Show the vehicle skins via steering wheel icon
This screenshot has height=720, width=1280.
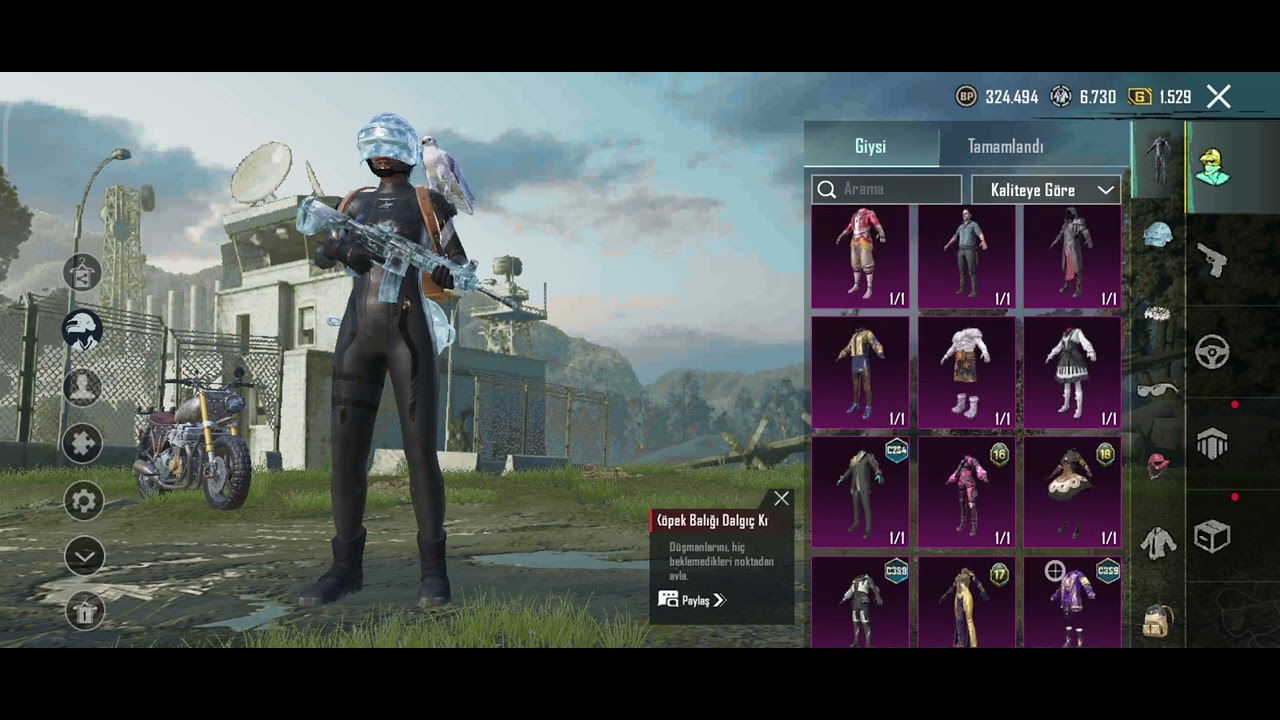(x=1212, y=352)
